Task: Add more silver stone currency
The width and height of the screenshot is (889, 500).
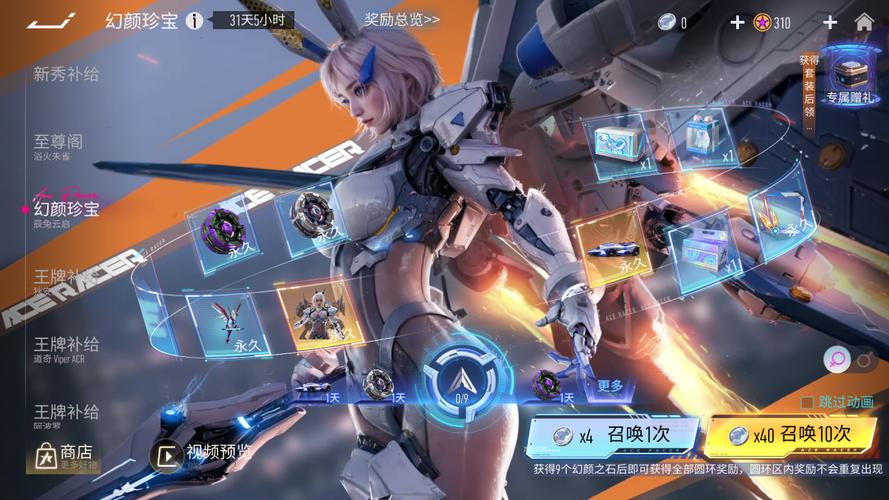Action: click(737, 22)
